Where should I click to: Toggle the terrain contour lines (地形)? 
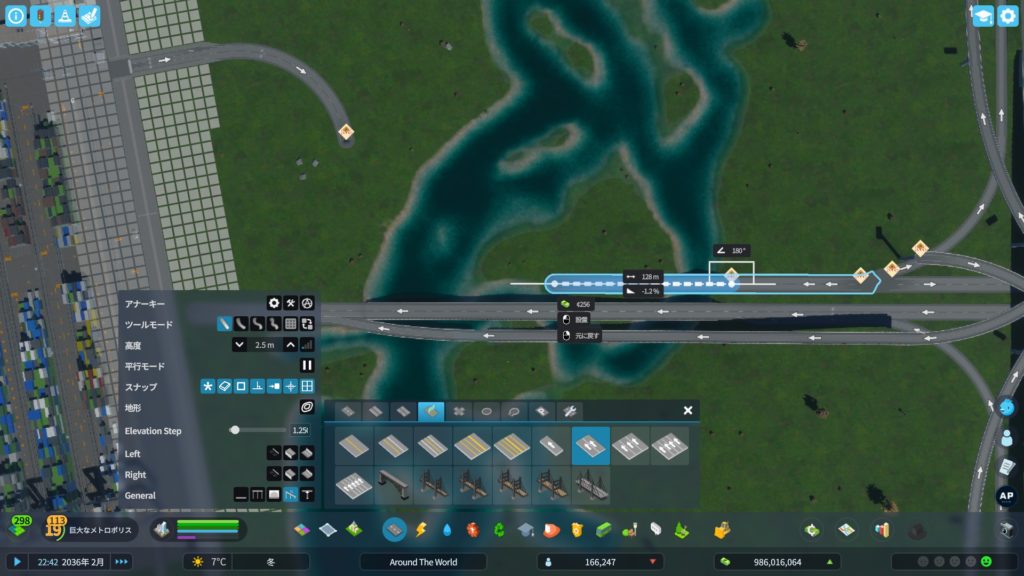(x=307, y=408)
